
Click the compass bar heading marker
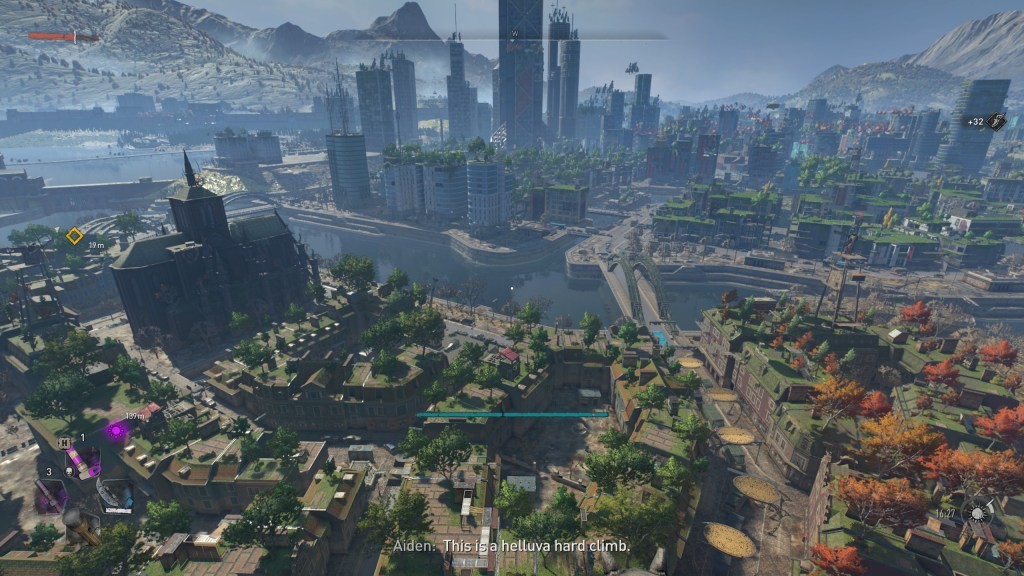click(x=512, y=34)
